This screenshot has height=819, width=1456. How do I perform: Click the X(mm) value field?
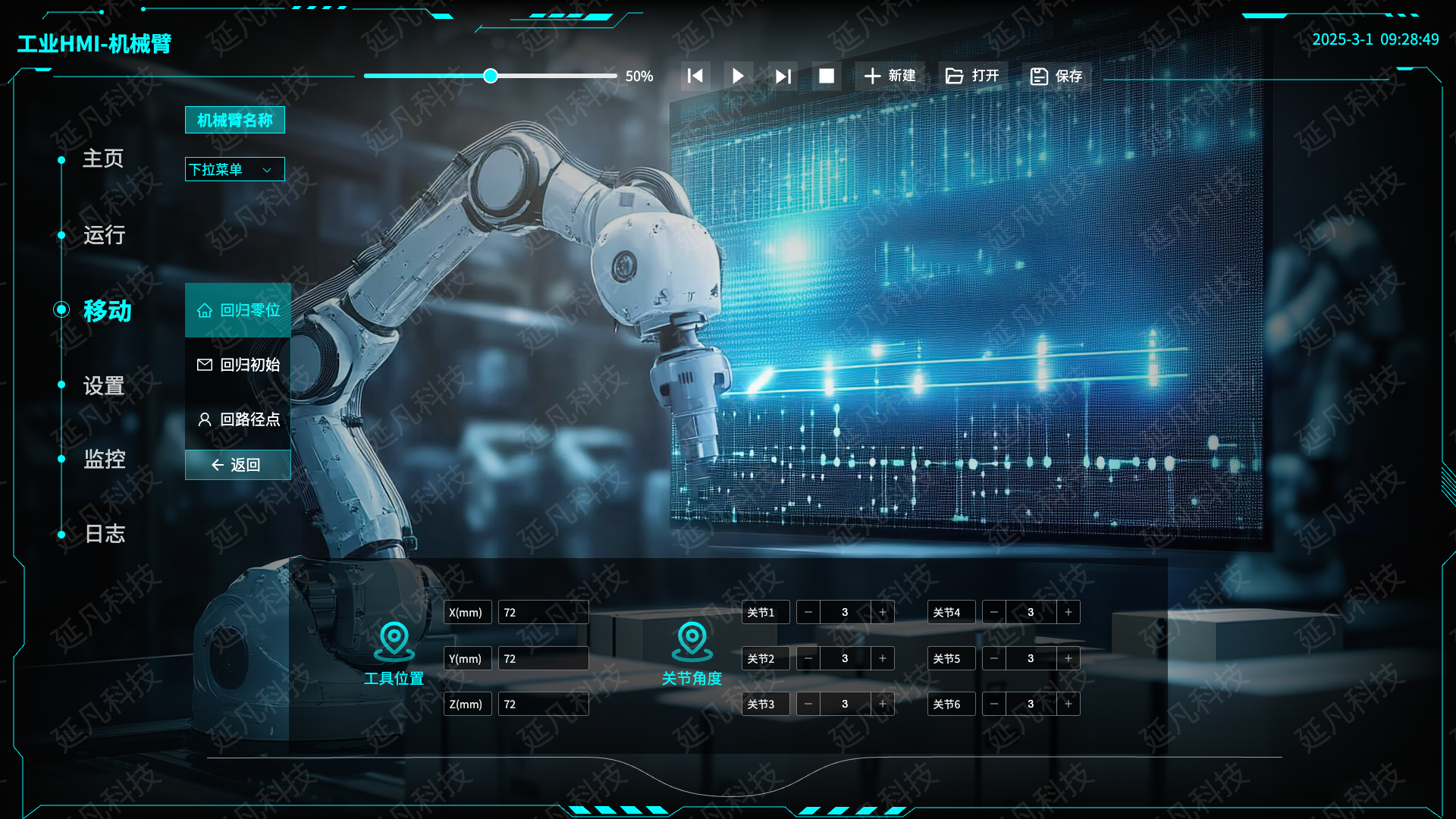pos(543,613)
